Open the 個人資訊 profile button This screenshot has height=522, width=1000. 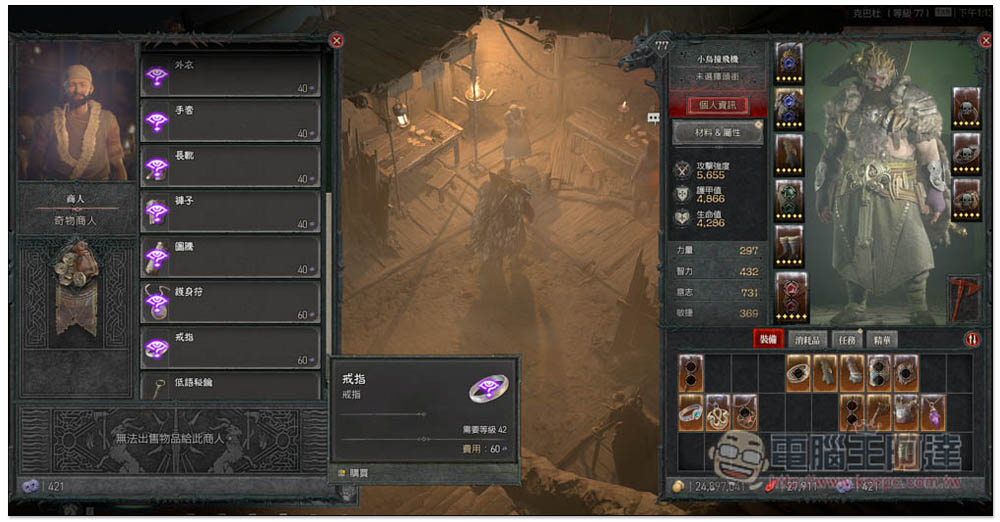click(717, 105)
